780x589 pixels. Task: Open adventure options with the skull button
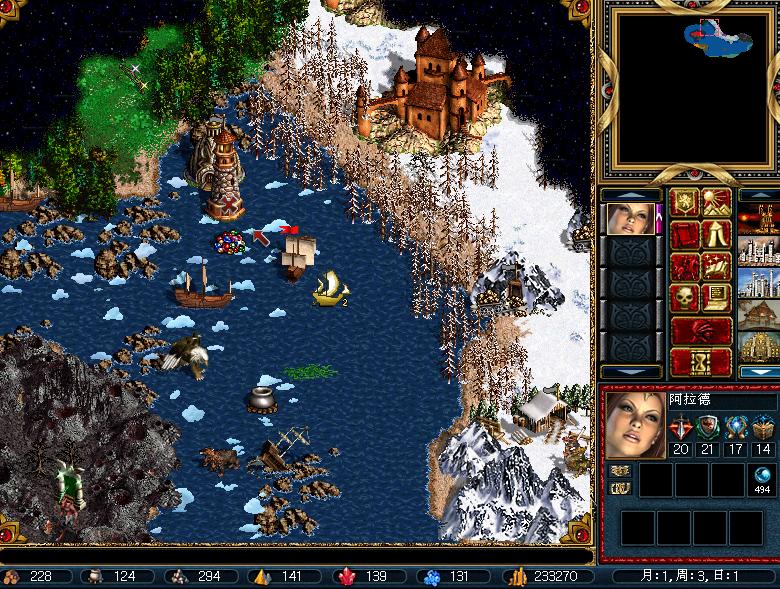coord(685,299)
